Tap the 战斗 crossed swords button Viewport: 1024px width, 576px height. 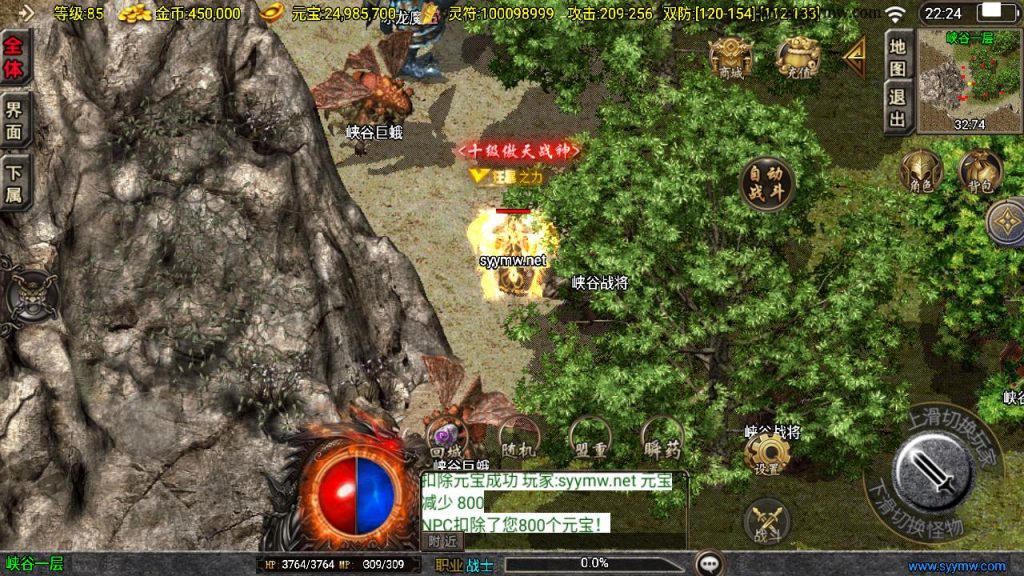pyautogui.click(x=767, y=522)
